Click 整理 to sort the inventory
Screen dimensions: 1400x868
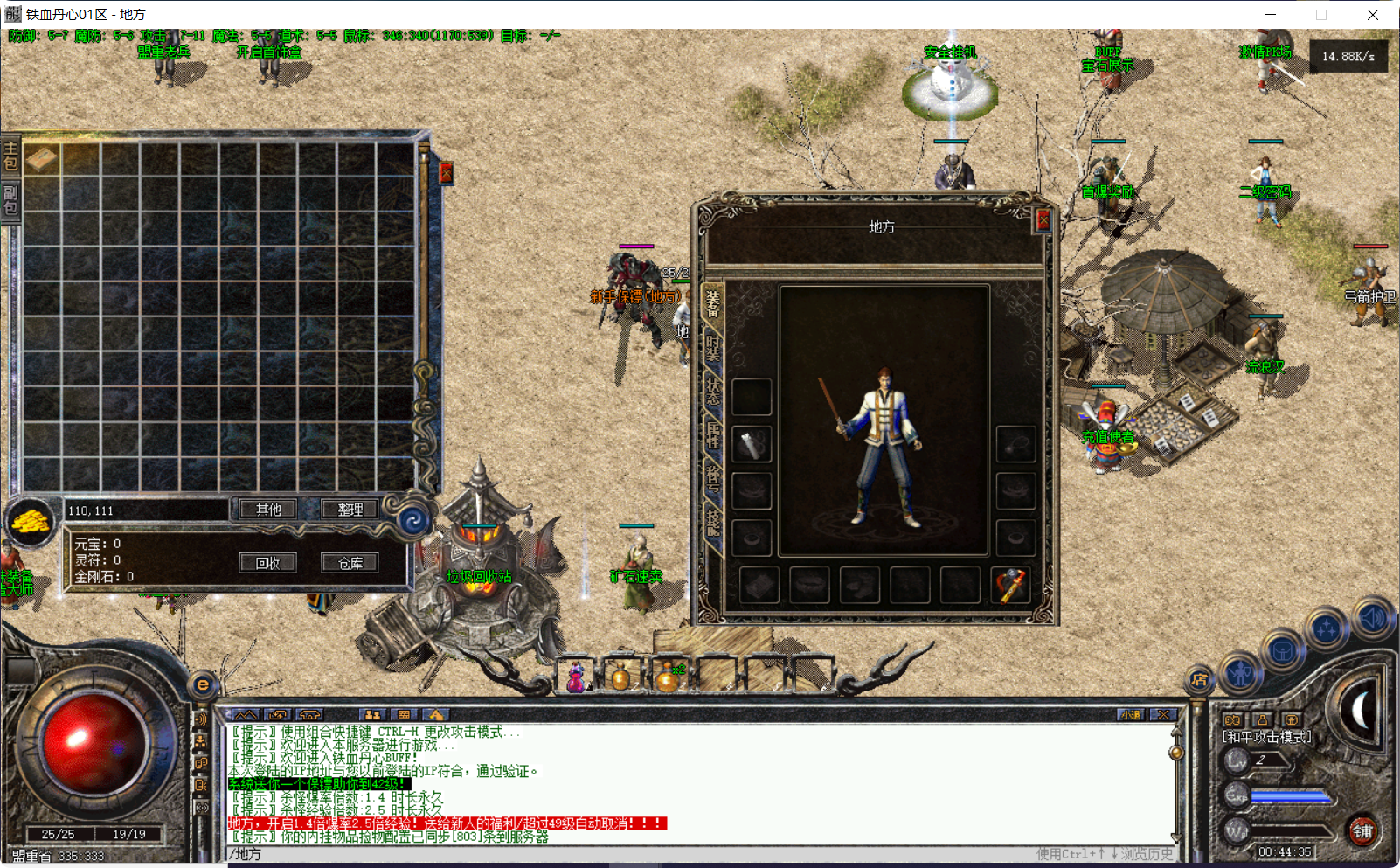[x=350, y=509]
